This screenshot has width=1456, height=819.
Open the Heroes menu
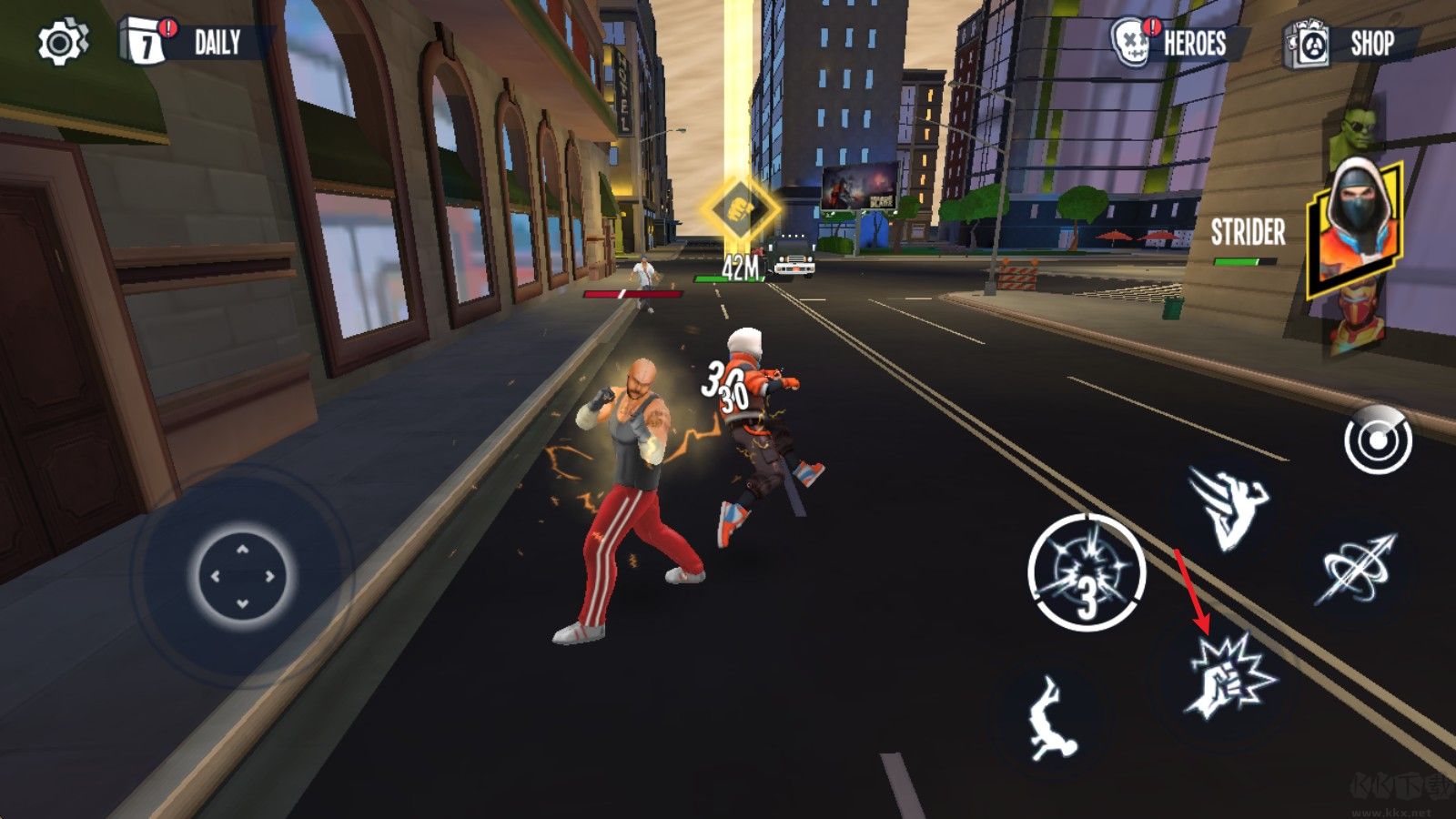pos(1172,43)
